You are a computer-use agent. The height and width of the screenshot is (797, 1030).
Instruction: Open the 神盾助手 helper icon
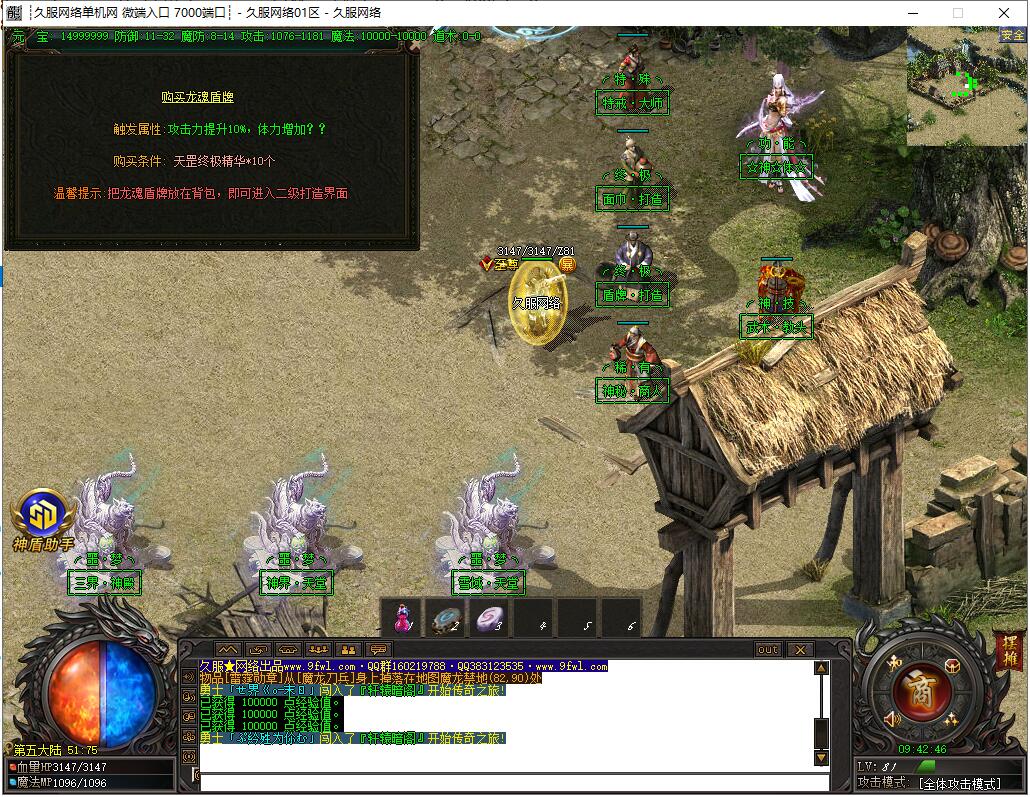(44, 516)
